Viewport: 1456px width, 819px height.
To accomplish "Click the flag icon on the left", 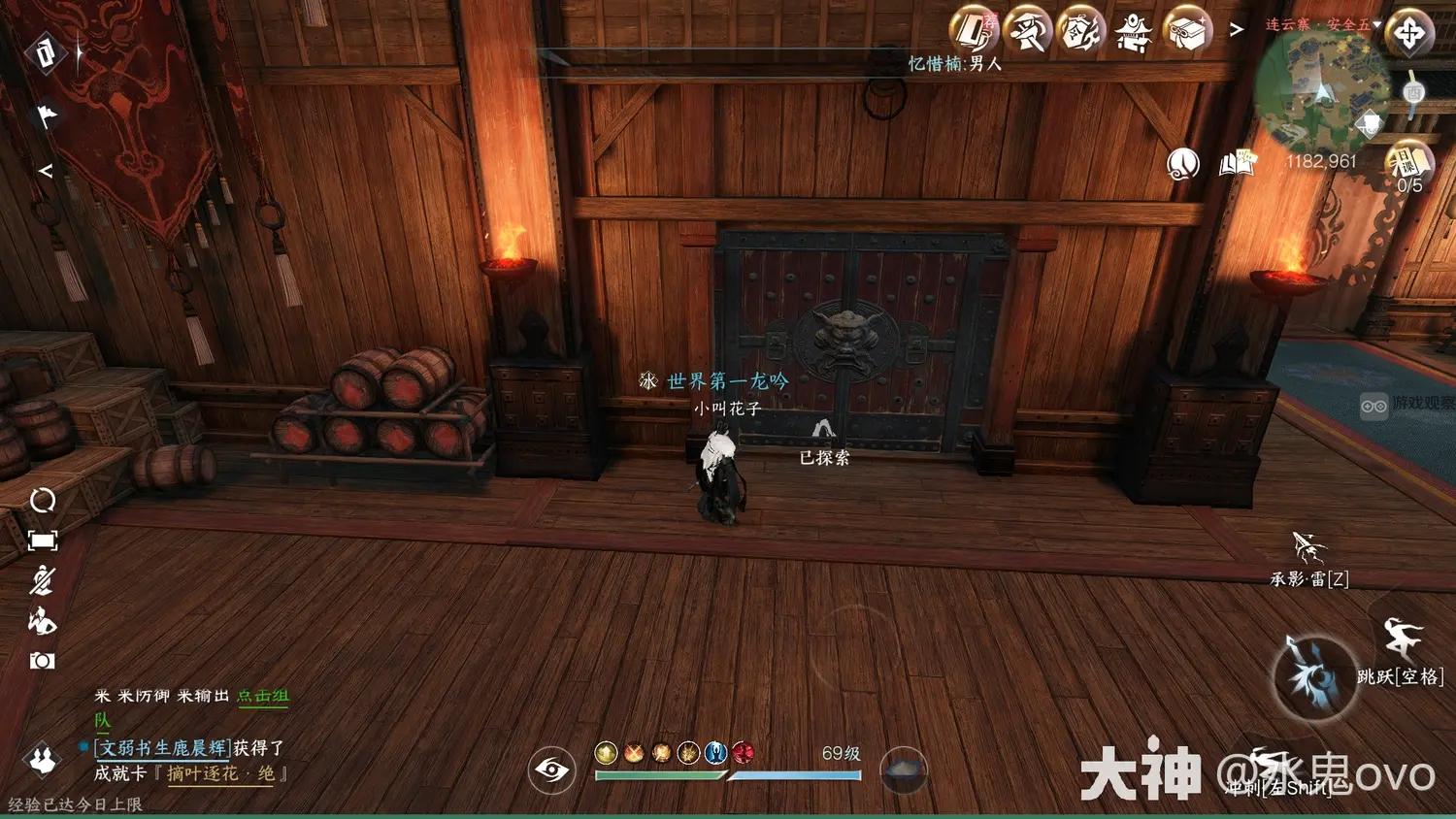I will 46,115.
